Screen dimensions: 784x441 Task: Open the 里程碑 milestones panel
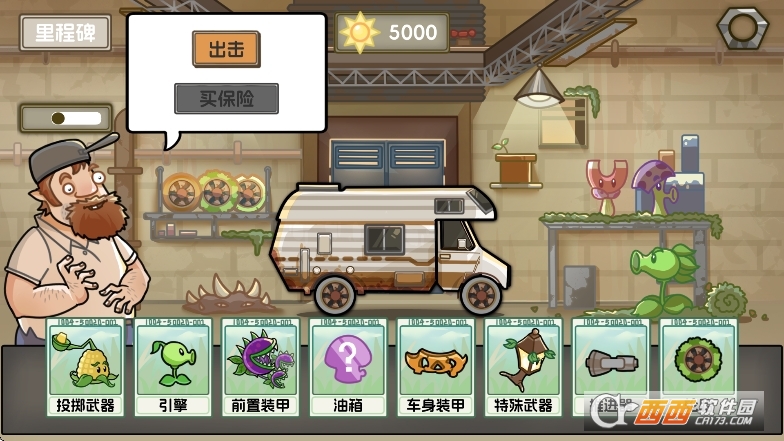(65, 32)
